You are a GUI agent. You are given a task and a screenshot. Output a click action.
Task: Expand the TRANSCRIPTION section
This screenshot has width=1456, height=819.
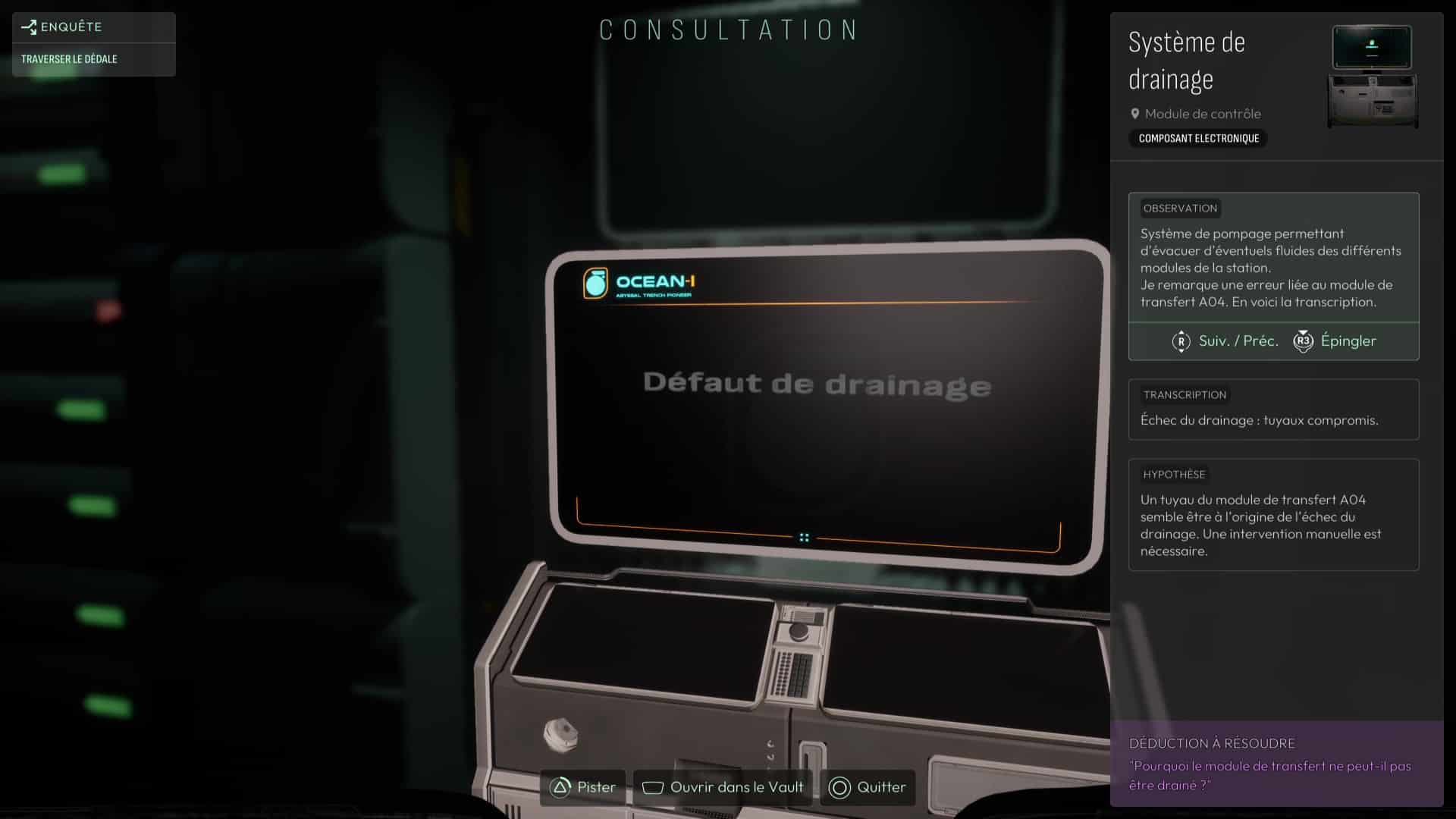(1186, 394)
